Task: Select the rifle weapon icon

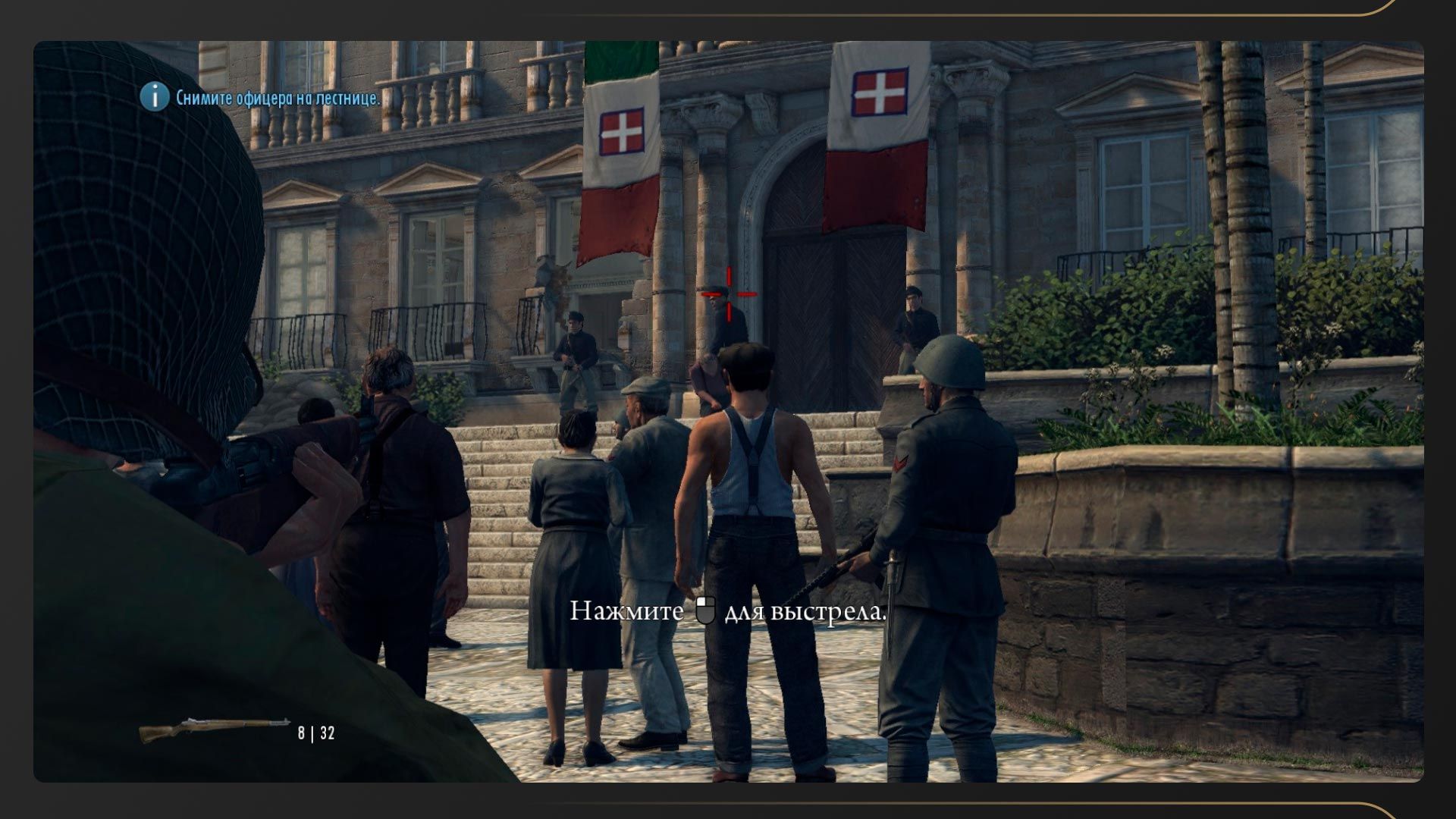Action: pos(214,730)
